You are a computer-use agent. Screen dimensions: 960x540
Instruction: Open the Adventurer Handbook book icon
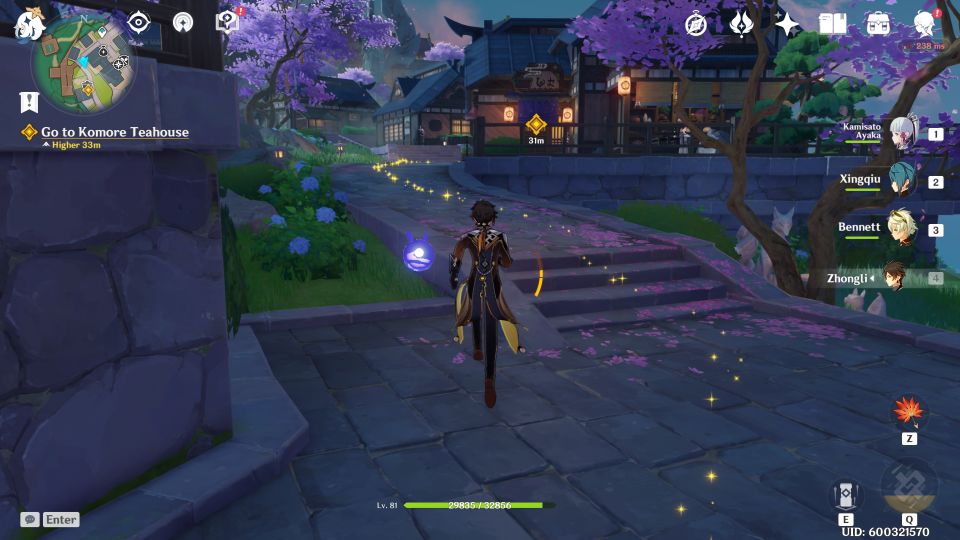832,24
